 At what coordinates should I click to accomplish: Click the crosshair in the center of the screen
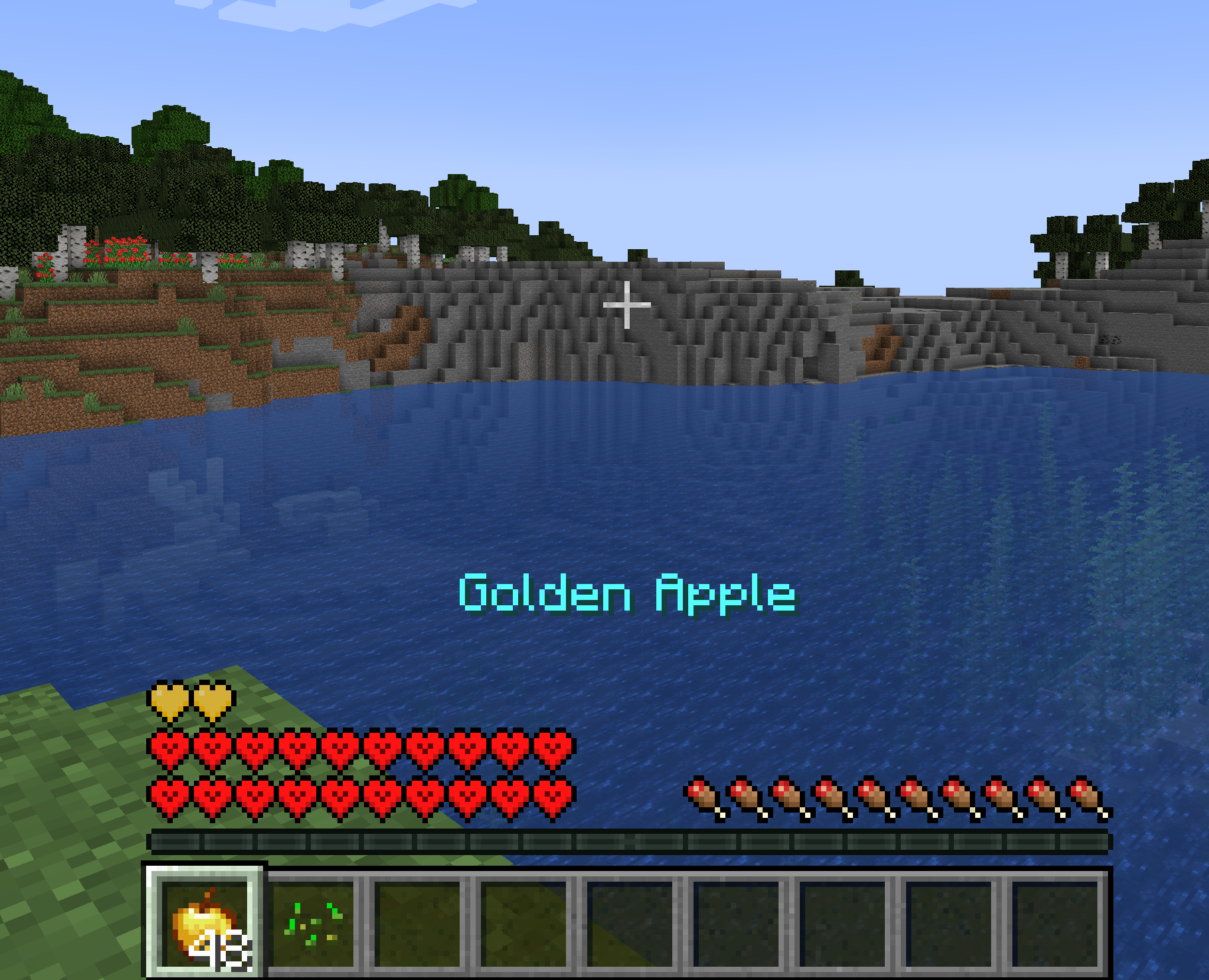pyautogui.click(x=626, y=304)
